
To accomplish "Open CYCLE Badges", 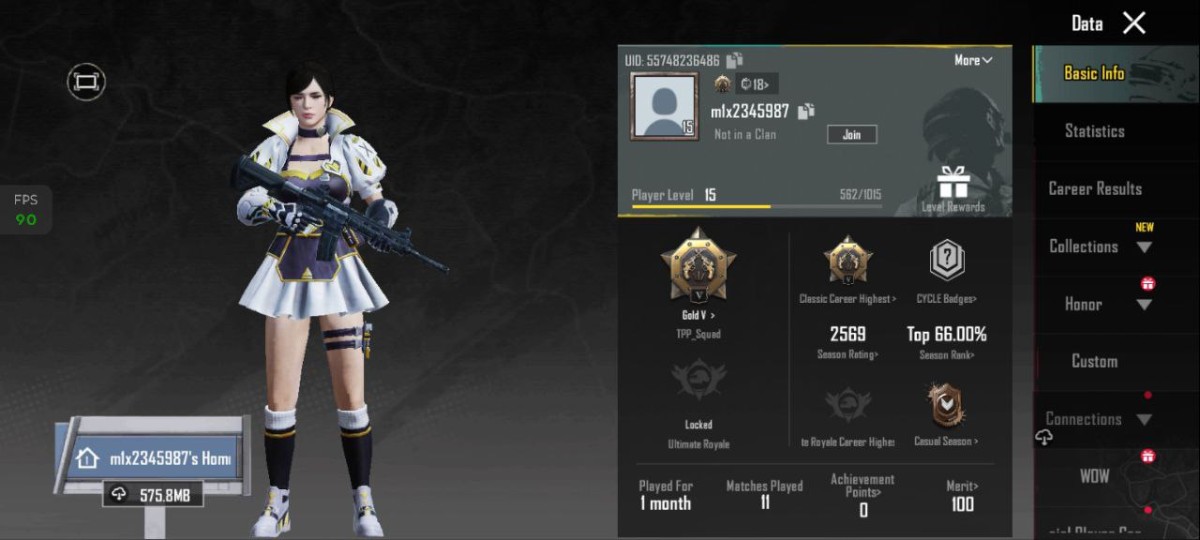I will [946, 268].
